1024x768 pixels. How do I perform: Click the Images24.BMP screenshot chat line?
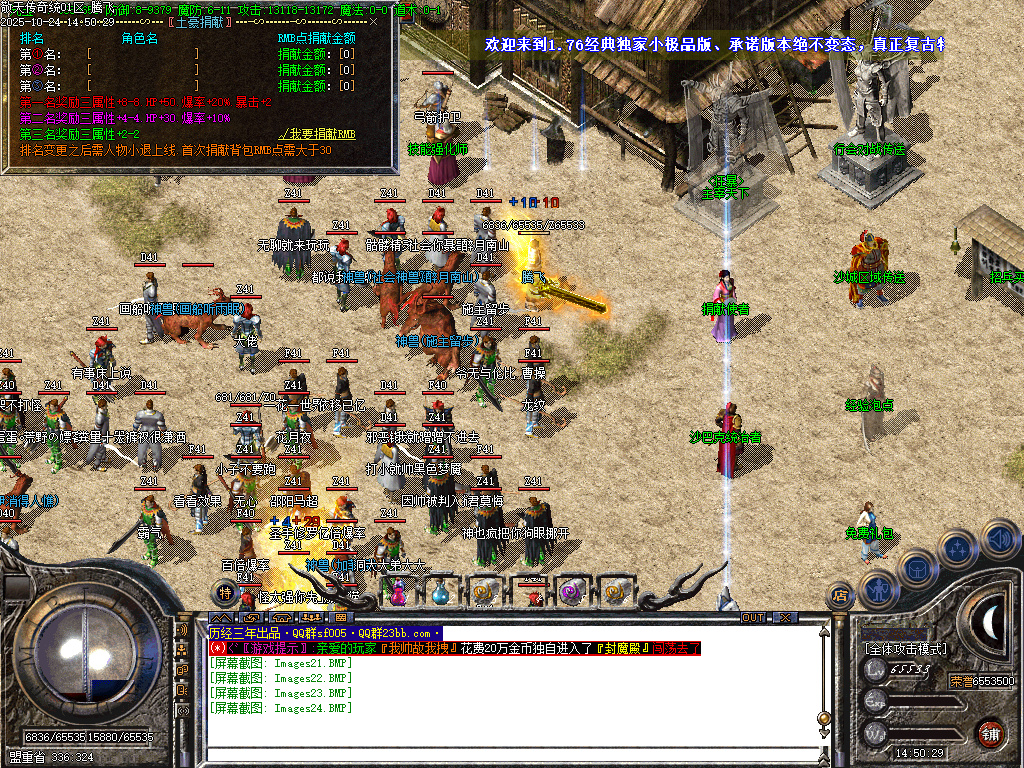(x=281, y=708)
